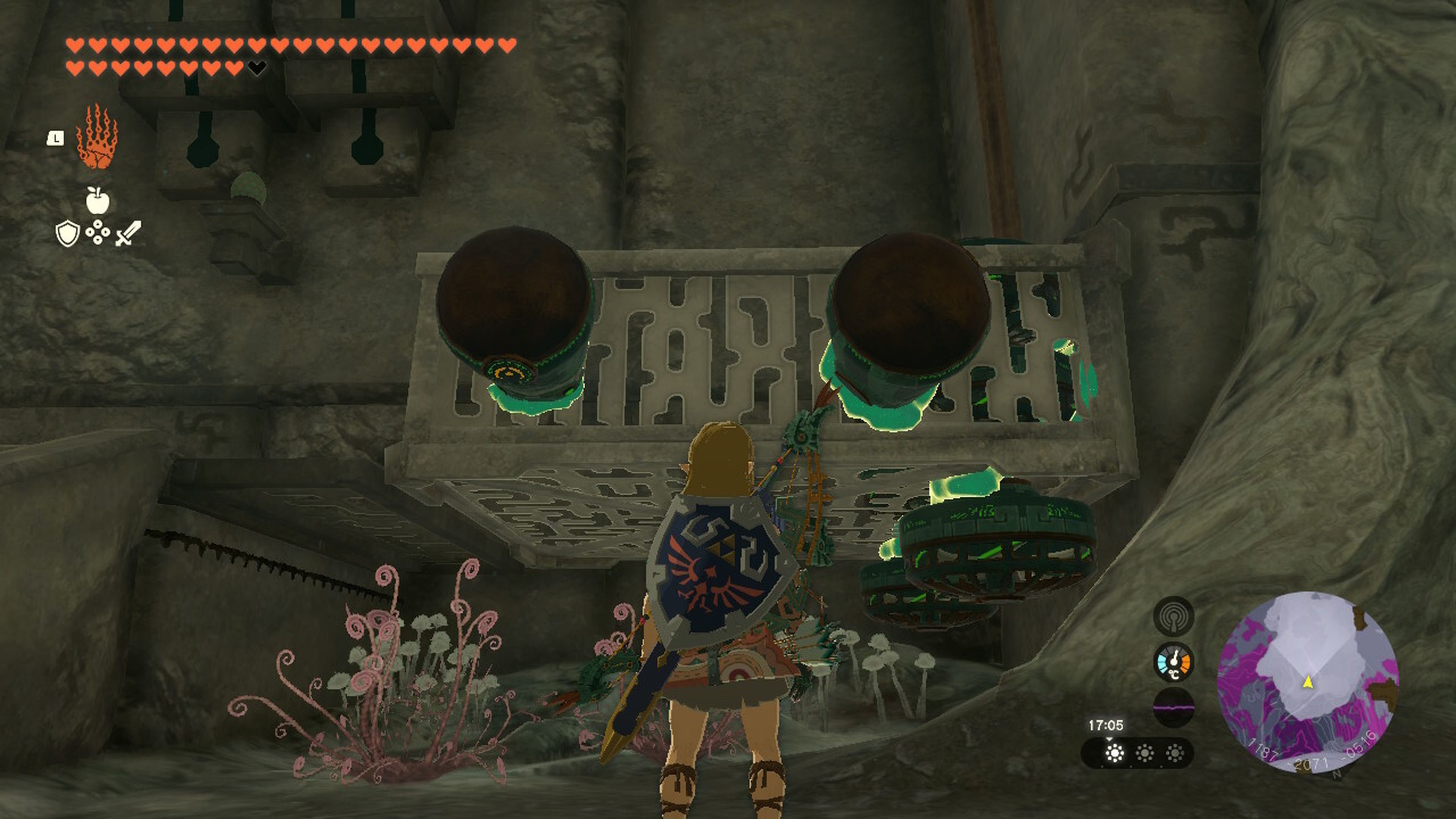The width and height of the screenshot is (1456, 819).
Task: Select the shield equipment icon
Action: pos(67,233)
